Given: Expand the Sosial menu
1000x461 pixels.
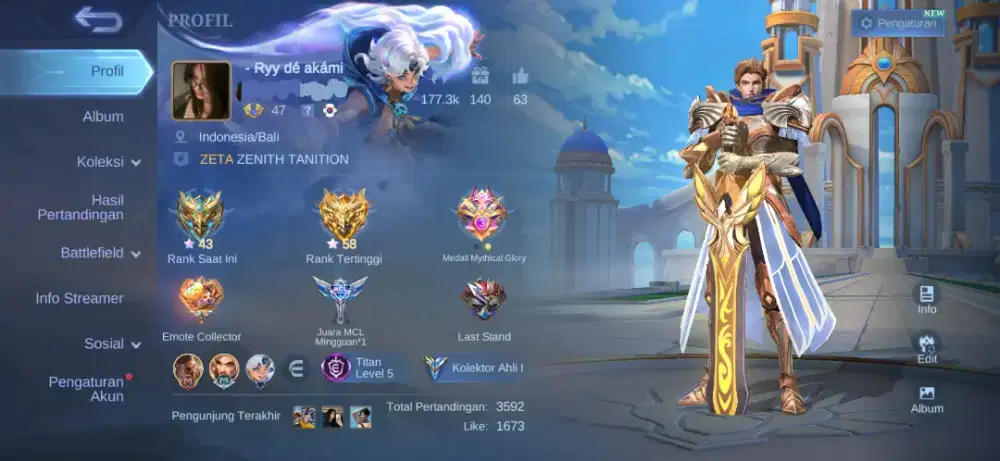Looking at the screenshot, I should point(112,343).
